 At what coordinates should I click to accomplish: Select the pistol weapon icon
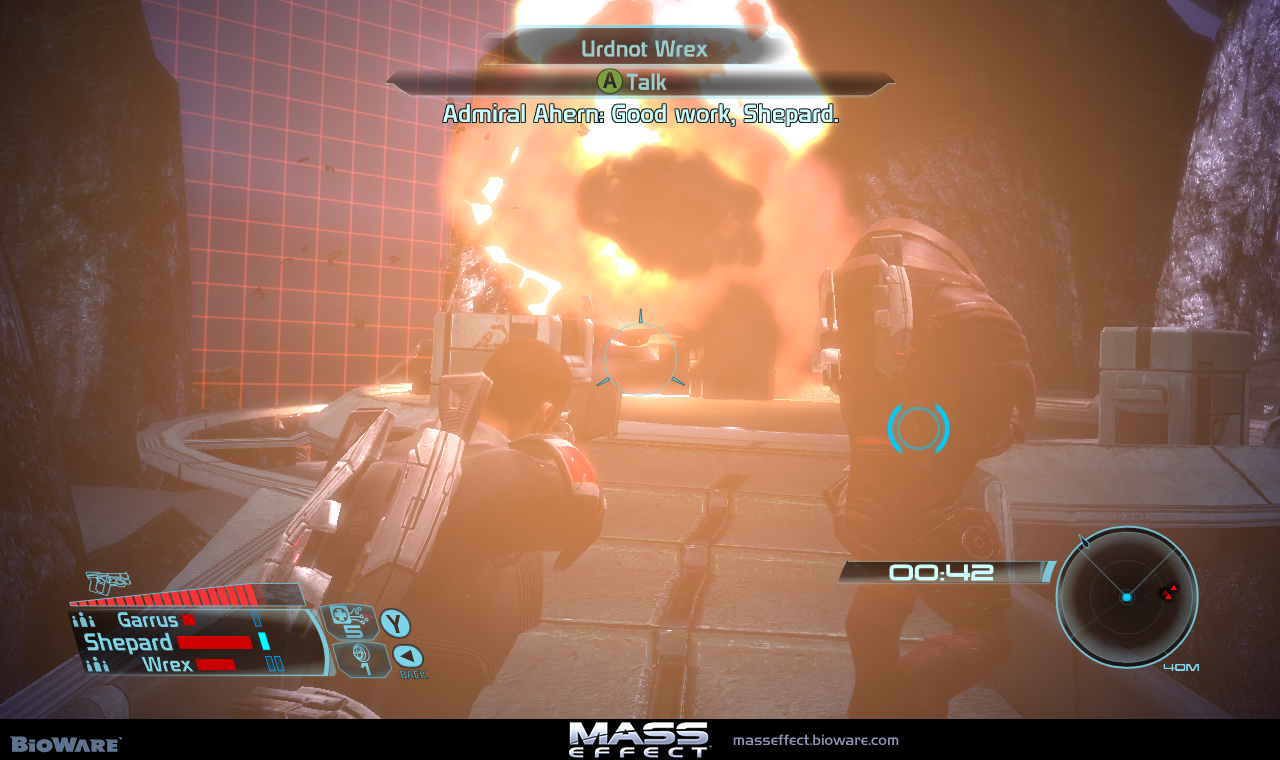tap(109, 582)
